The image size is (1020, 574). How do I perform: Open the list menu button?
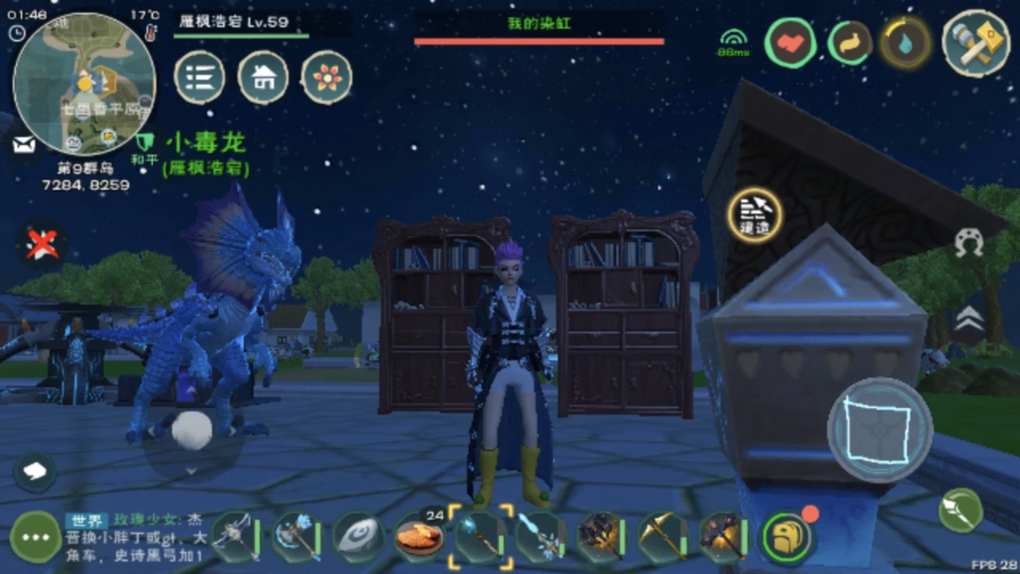click(x=200, y=78)
